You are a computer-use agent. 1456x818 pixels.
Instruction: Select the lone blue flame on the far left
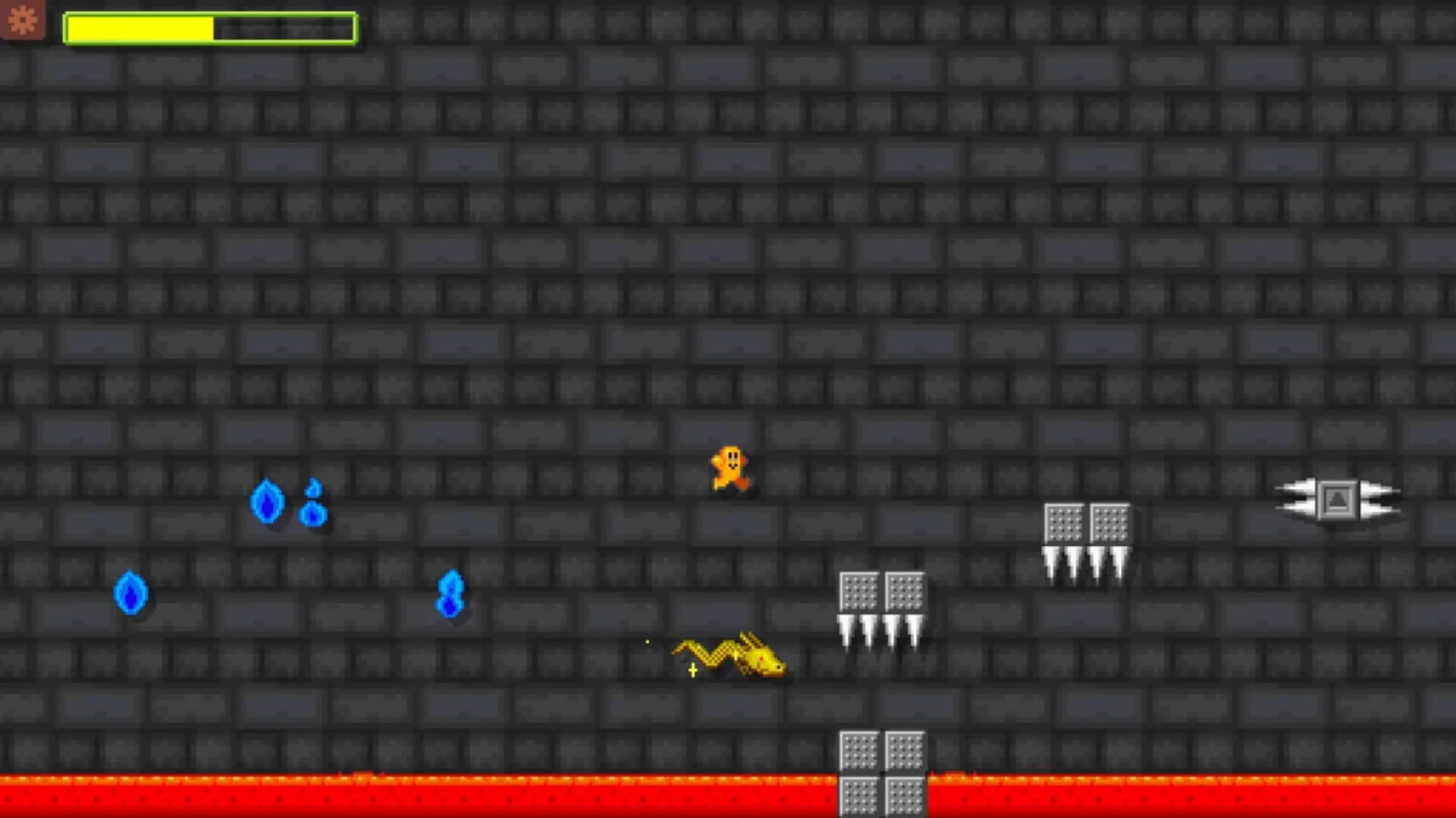[x=130, y=593]
